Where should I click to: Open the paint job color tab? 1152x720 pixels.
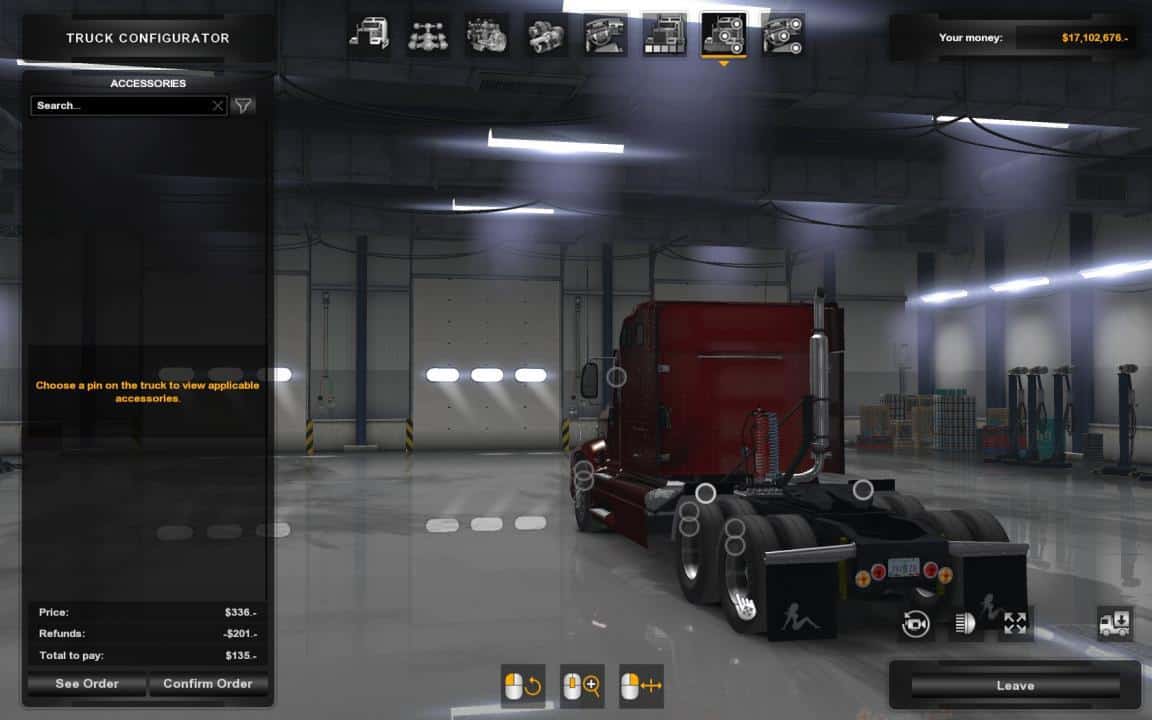pos(664,35)
